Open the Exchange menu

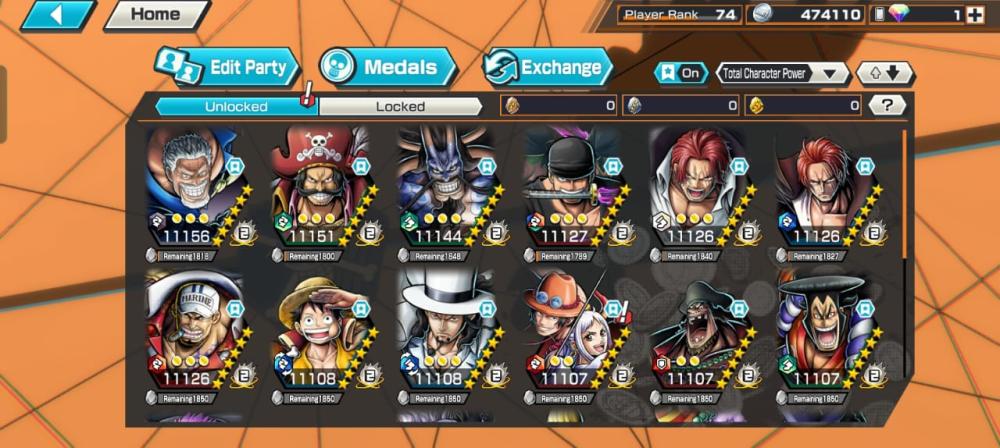(x=548, y=68)
